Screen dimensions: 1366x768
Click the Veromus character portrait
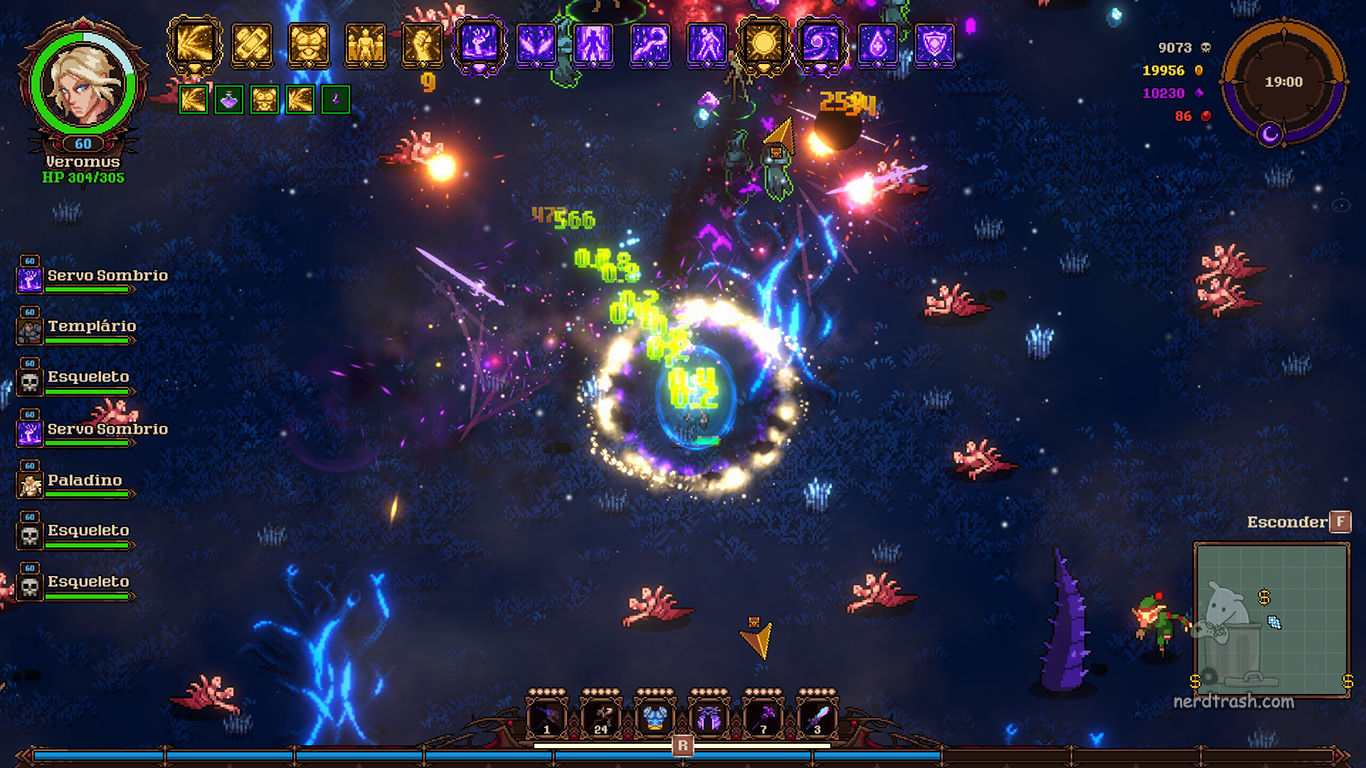tap(82, 78)
